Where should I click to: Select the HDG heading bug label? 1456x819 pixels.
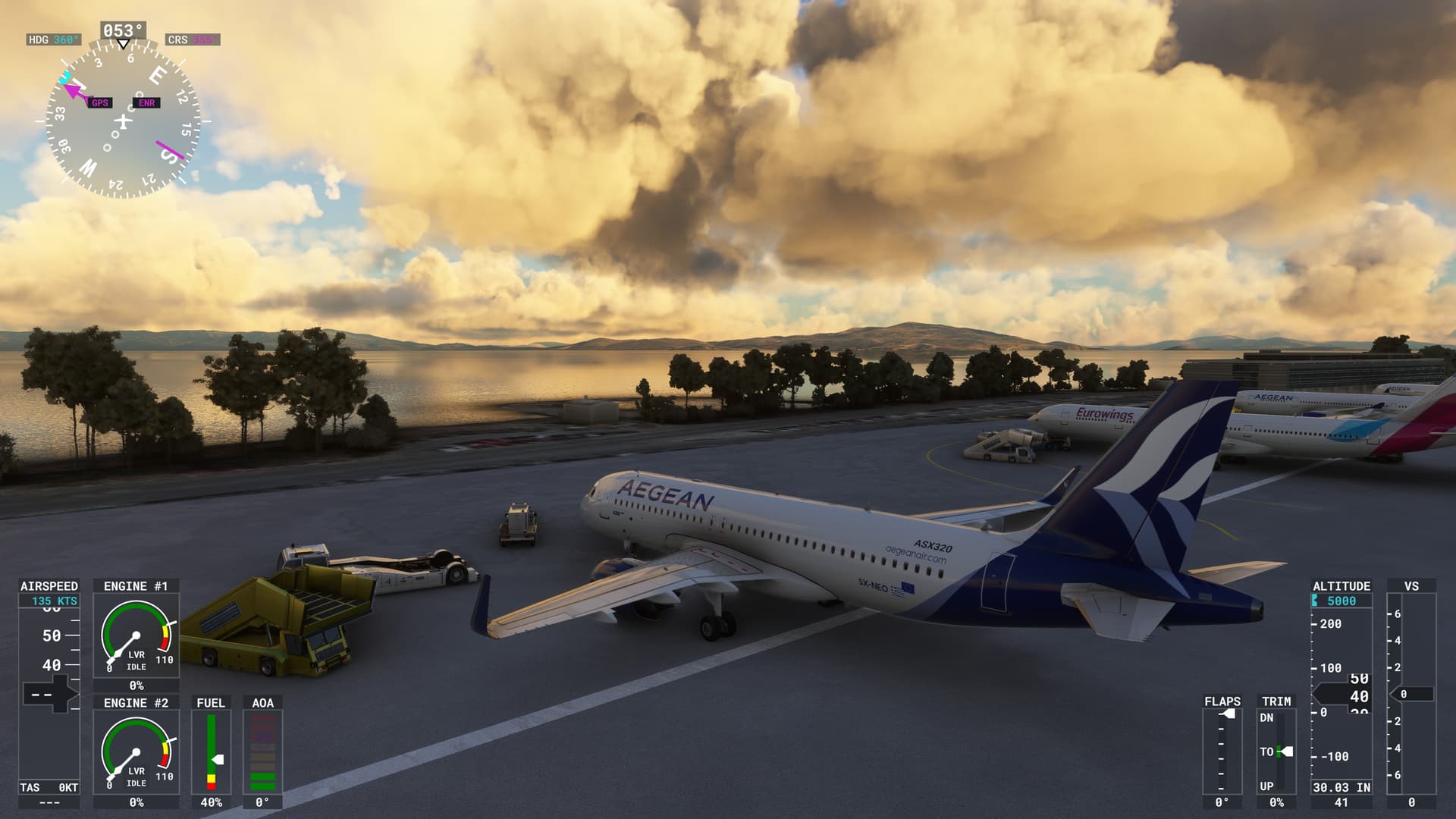click(52, 39)
